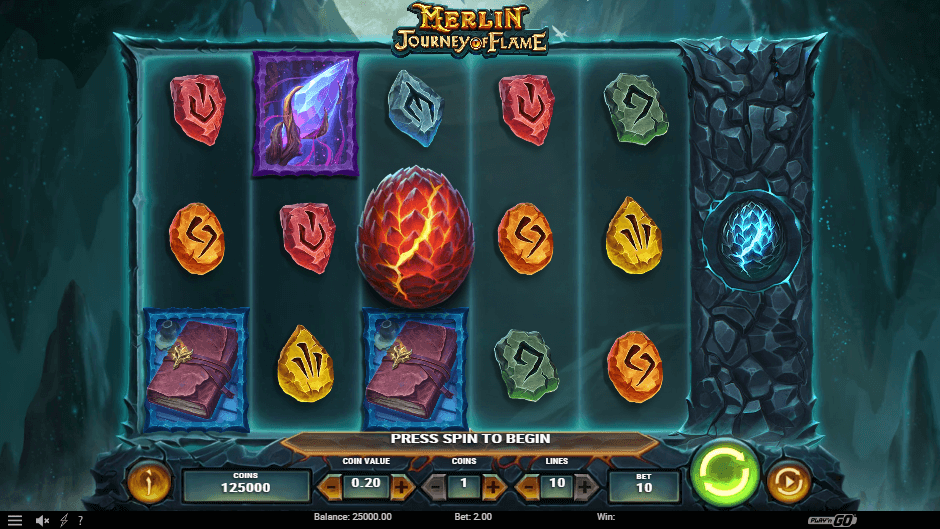Viewport: 940px width, 529px height.
Task: Raise the number of lines
Action: (586, 487)
